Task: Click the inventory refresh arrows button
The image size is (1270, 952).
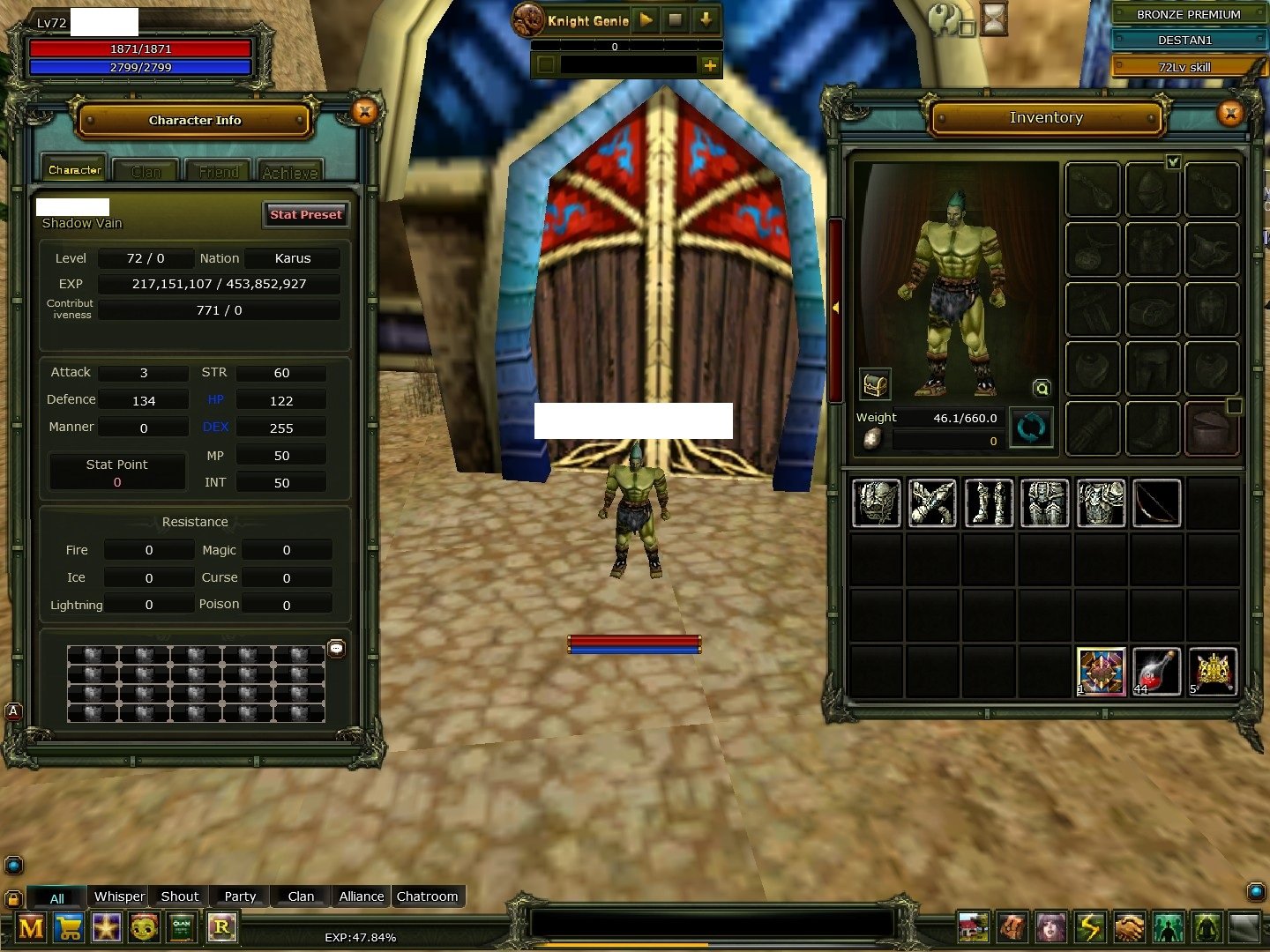Action: 1031,428
